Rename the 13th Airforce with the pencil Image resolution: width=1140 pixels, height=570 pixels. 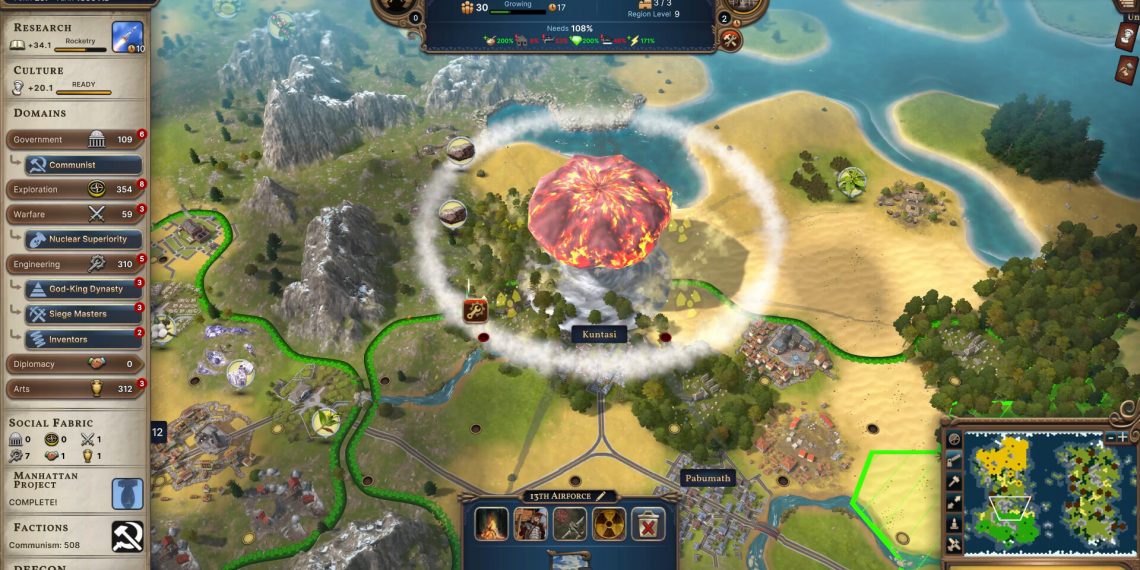(x=602, y=496)
